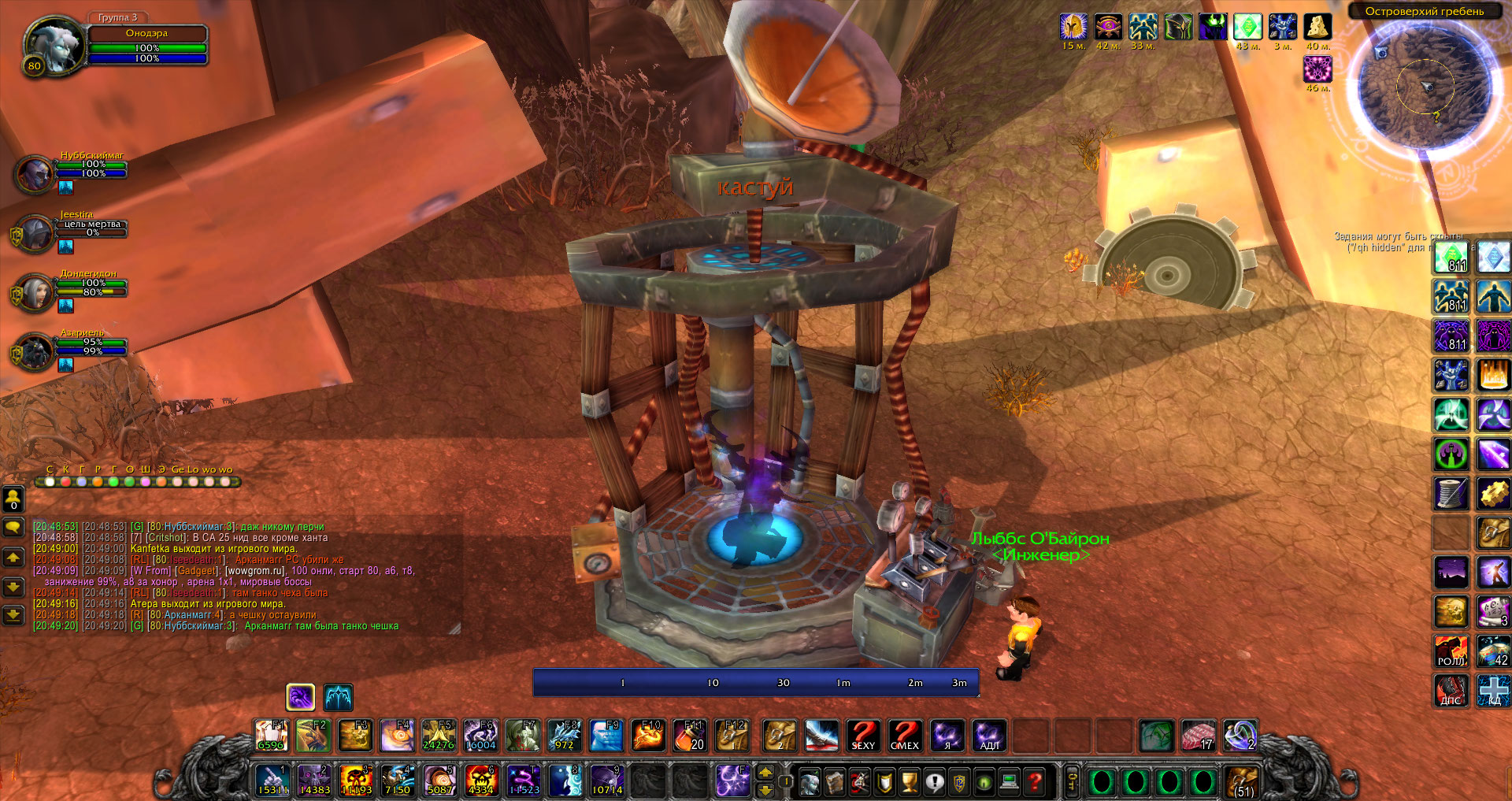Cast the F10 fire spell
The height and width of the screenshot is (801, 1512).
tap(649, 736)
